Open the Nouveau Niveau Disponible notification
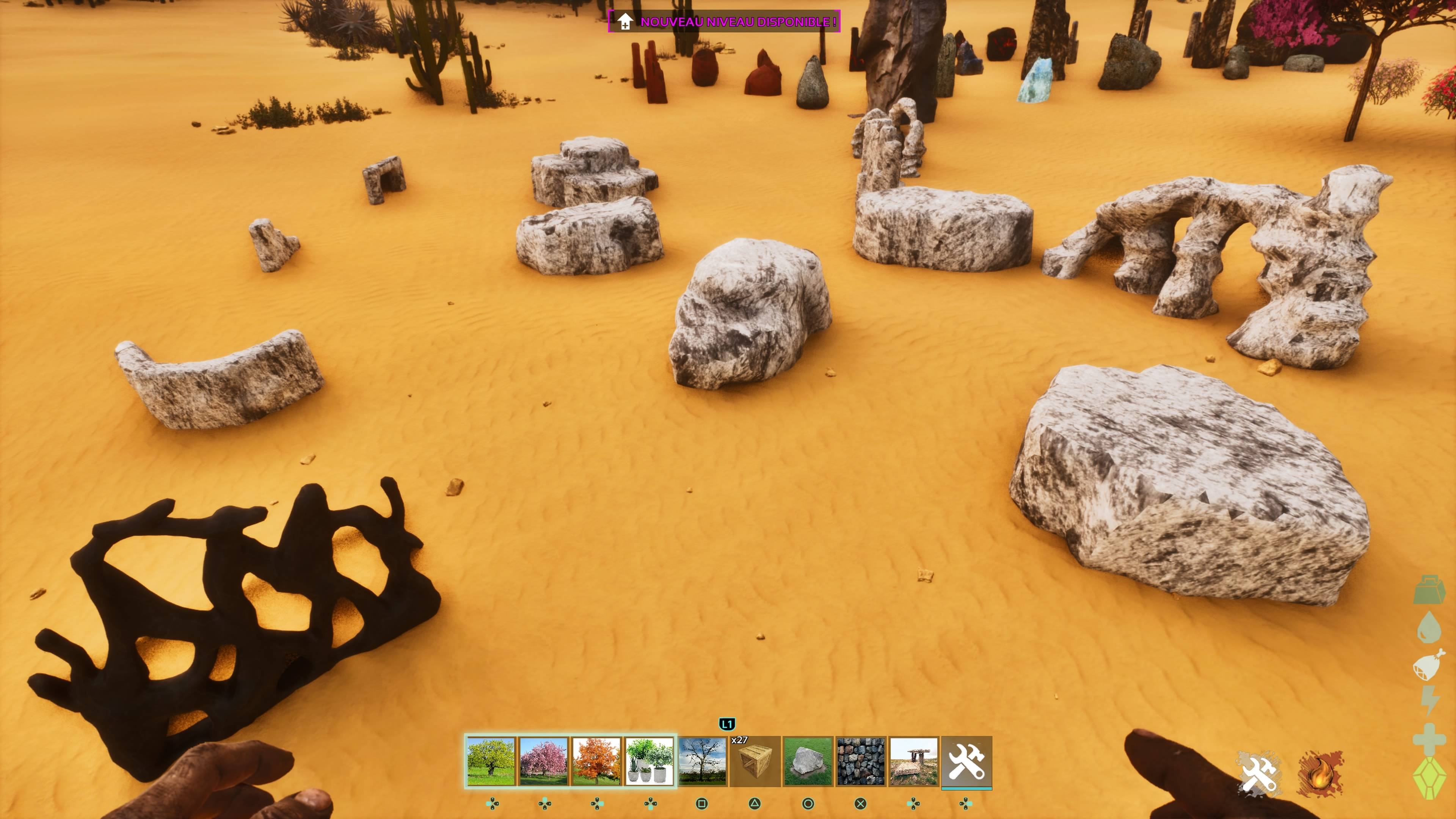The image size is (1456, 819). tap(724, 22)
